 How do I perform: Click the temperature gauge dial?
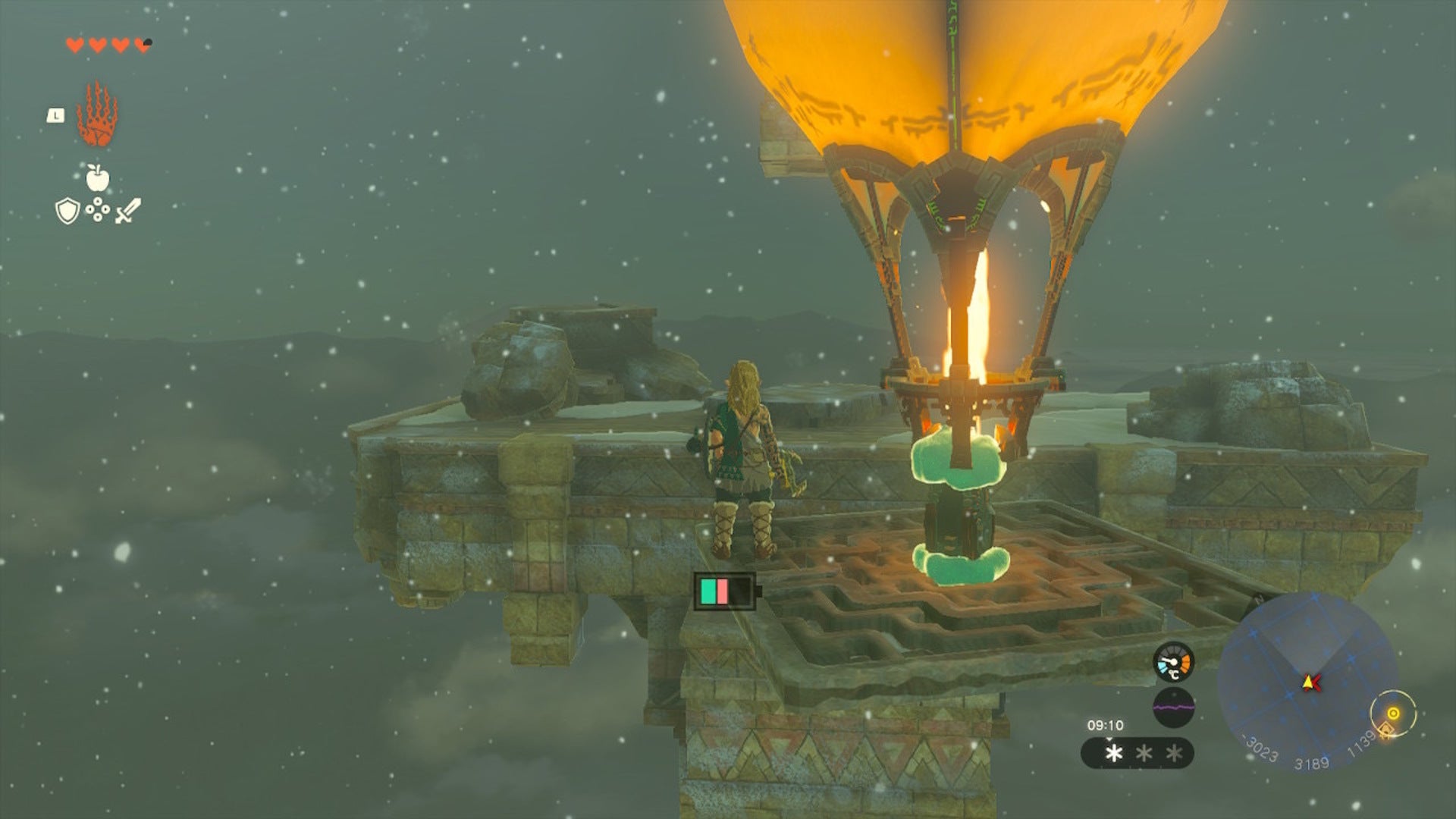pos(1174,662)
